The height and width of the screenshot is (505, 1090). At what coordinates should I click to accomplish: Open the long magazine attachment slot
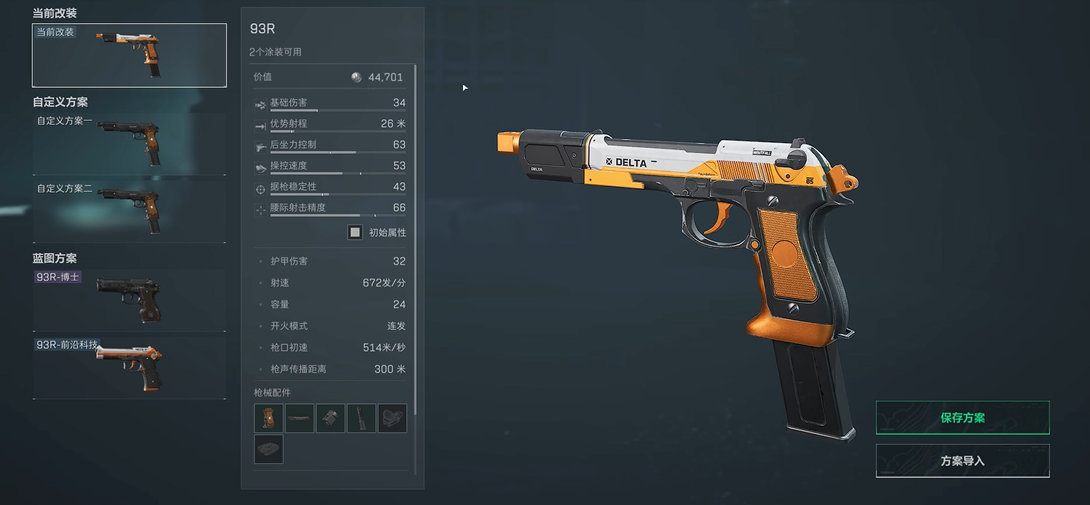362,418
